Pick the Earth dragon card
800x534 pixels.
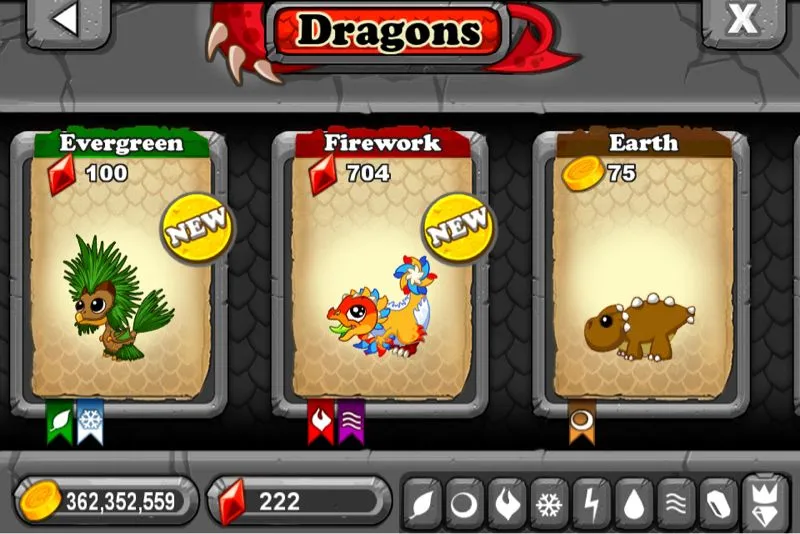pyautogui.click(x=641, y=270)
